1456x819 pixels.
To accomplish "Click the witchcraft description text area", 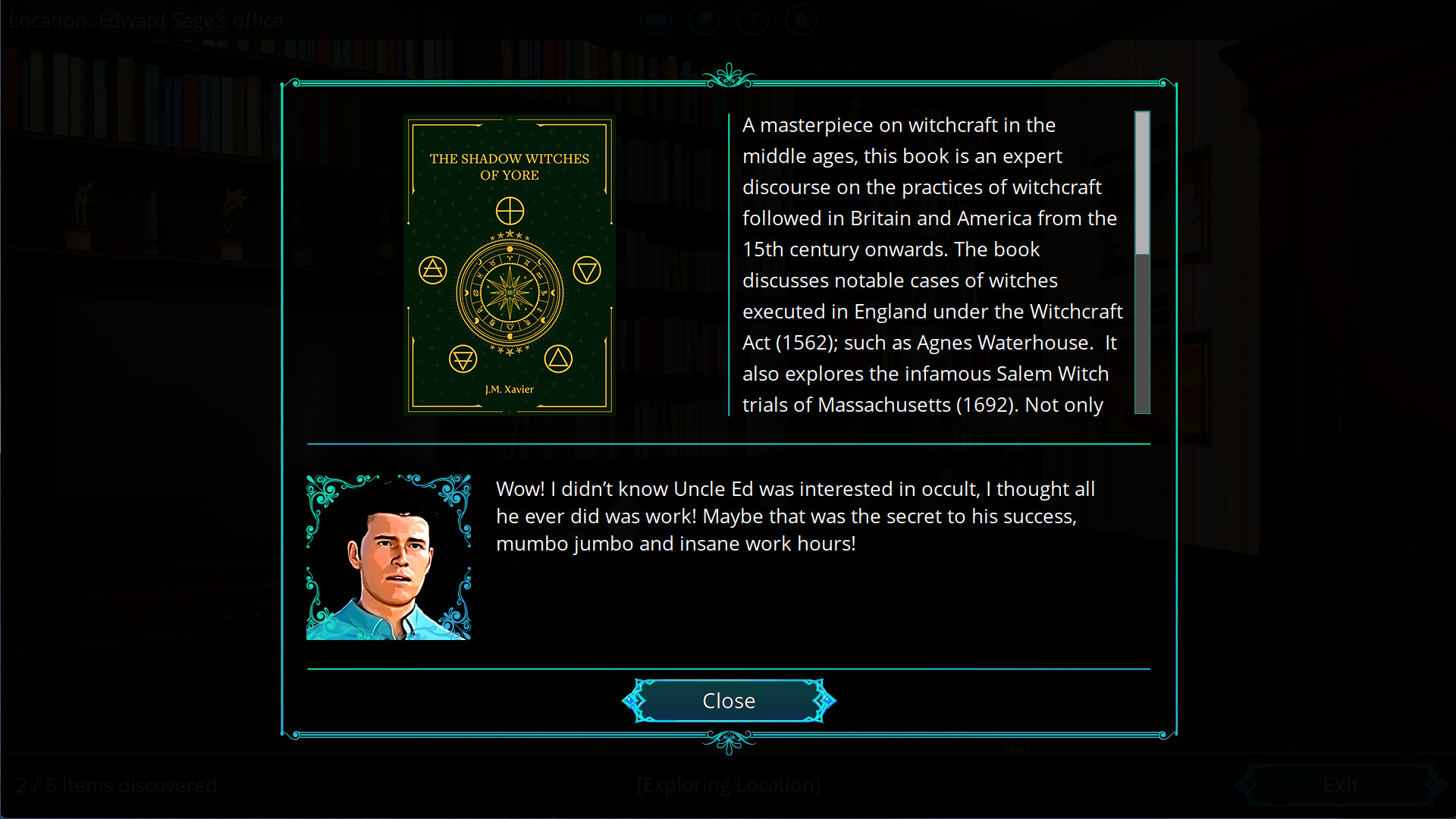I will tap(929, 265).
